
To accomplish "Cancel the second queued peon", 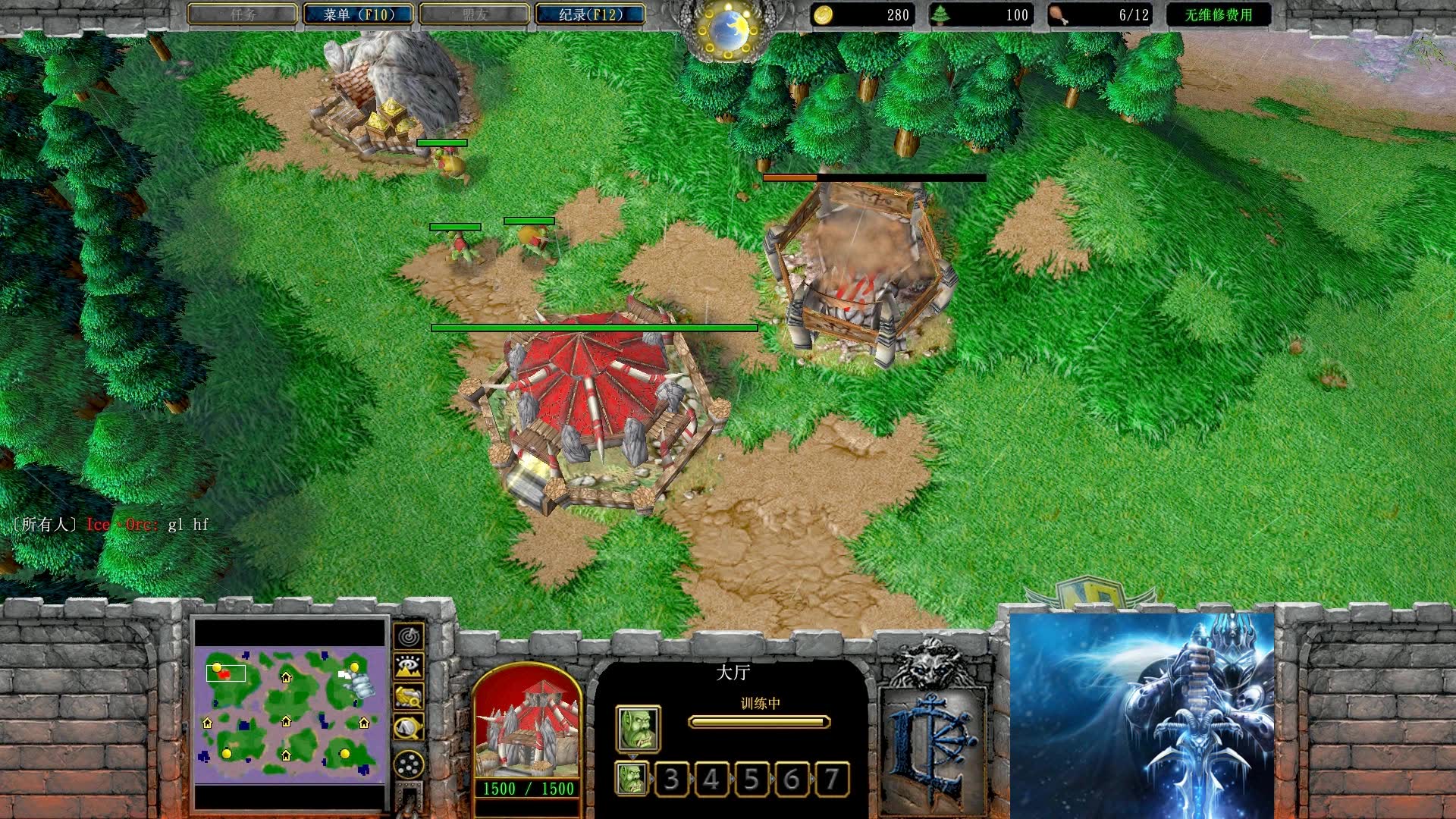I will [632, 779].
